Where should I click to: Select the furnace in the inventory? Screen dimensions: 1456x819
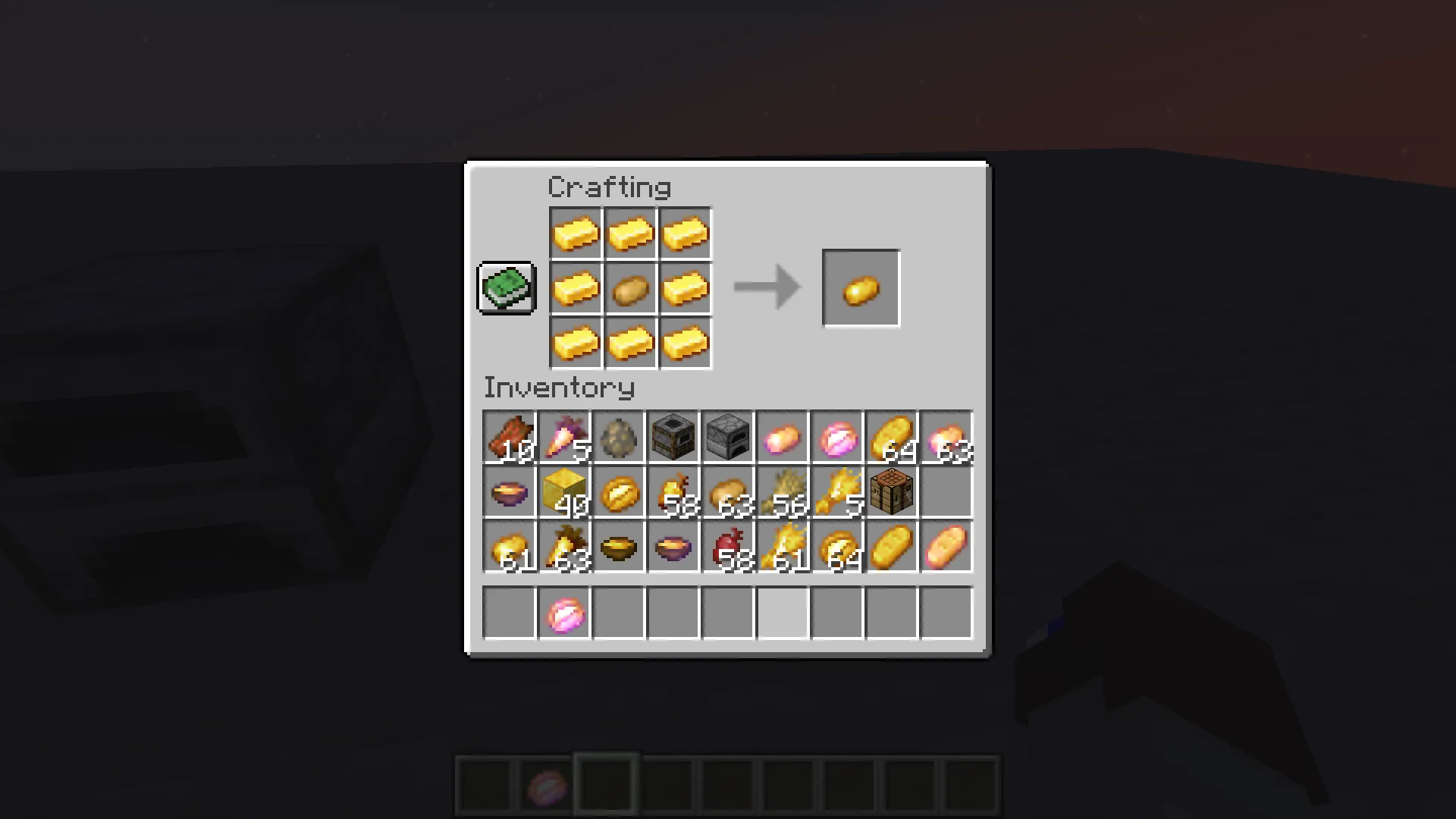click(728, 436)
